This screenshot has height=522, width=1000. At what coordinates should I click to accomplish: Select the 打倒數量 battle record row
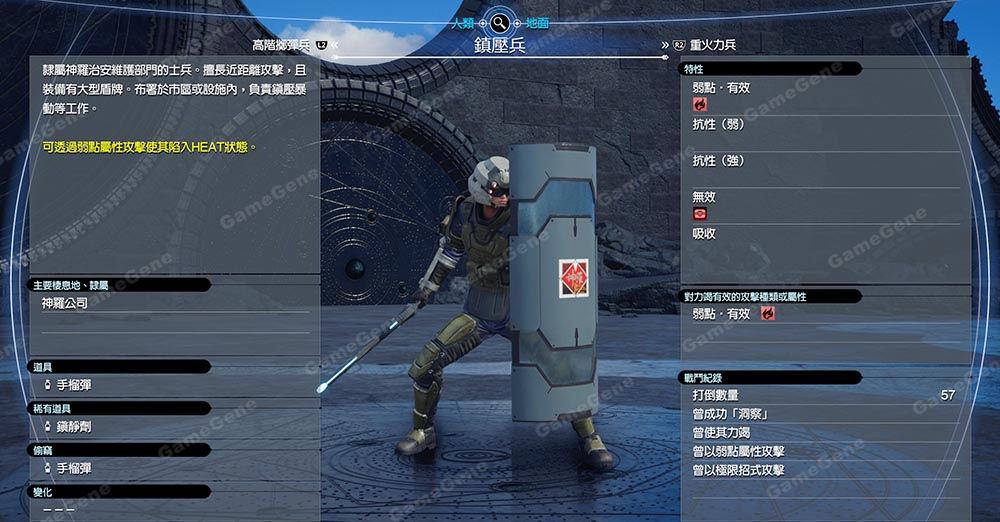pos(820,395)
